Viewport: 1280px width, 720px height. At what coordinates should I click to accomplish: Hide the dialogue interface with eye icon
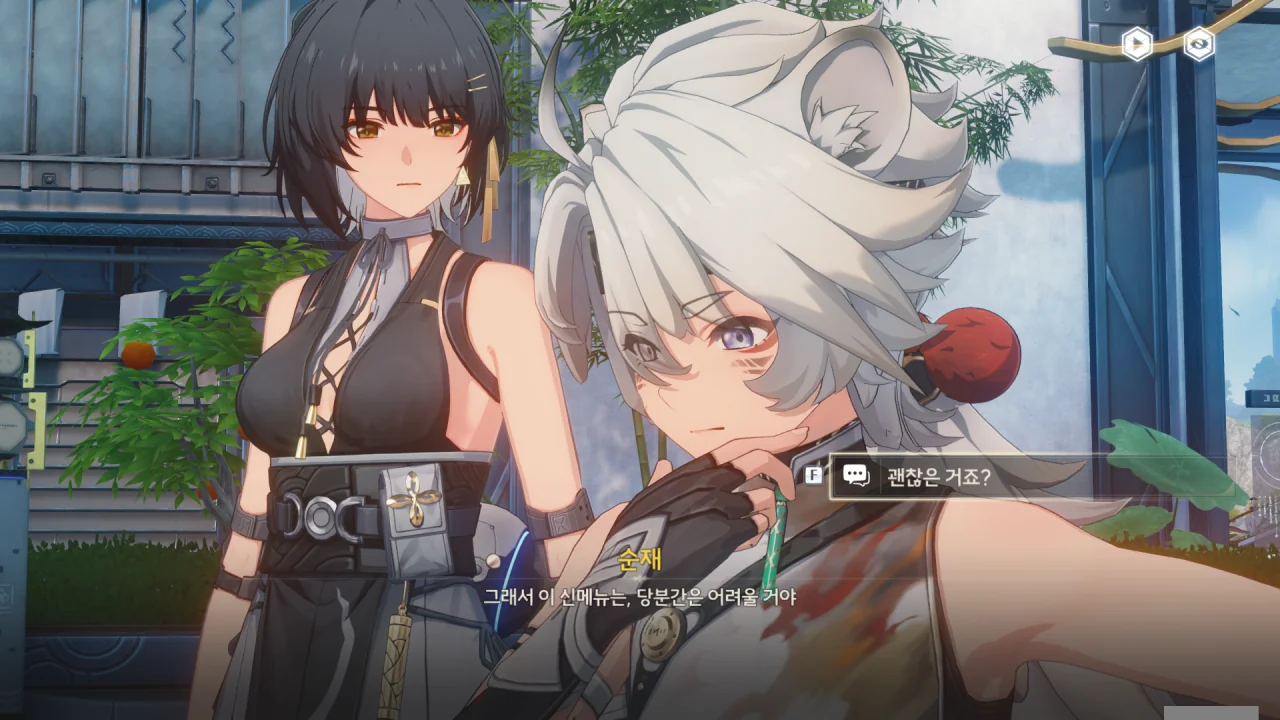(x=1198, y=43)
